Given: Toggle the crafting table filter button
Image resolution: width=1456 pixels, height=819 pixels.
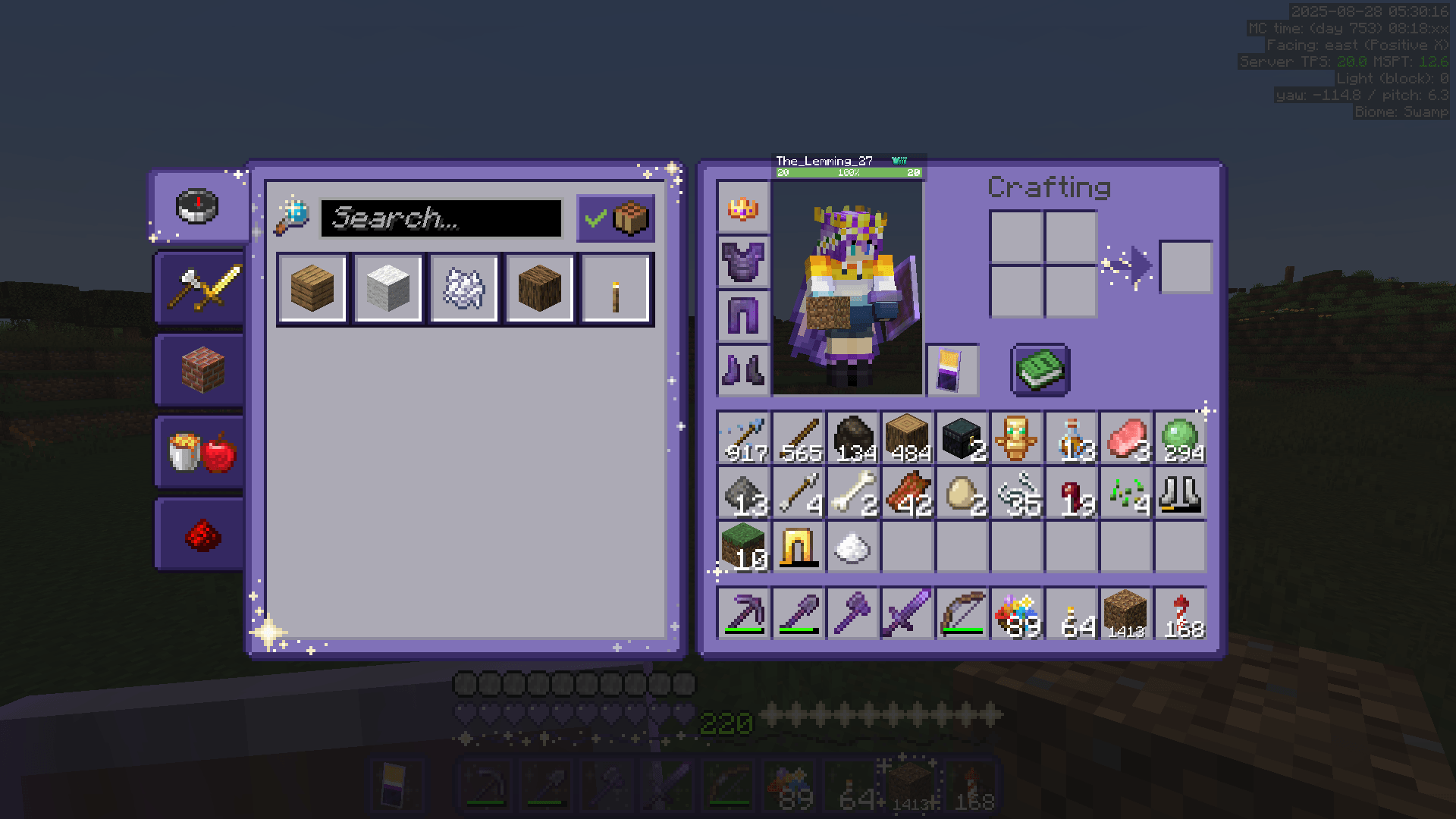Looking at the screenshot, I should click(x=631, y=219).
